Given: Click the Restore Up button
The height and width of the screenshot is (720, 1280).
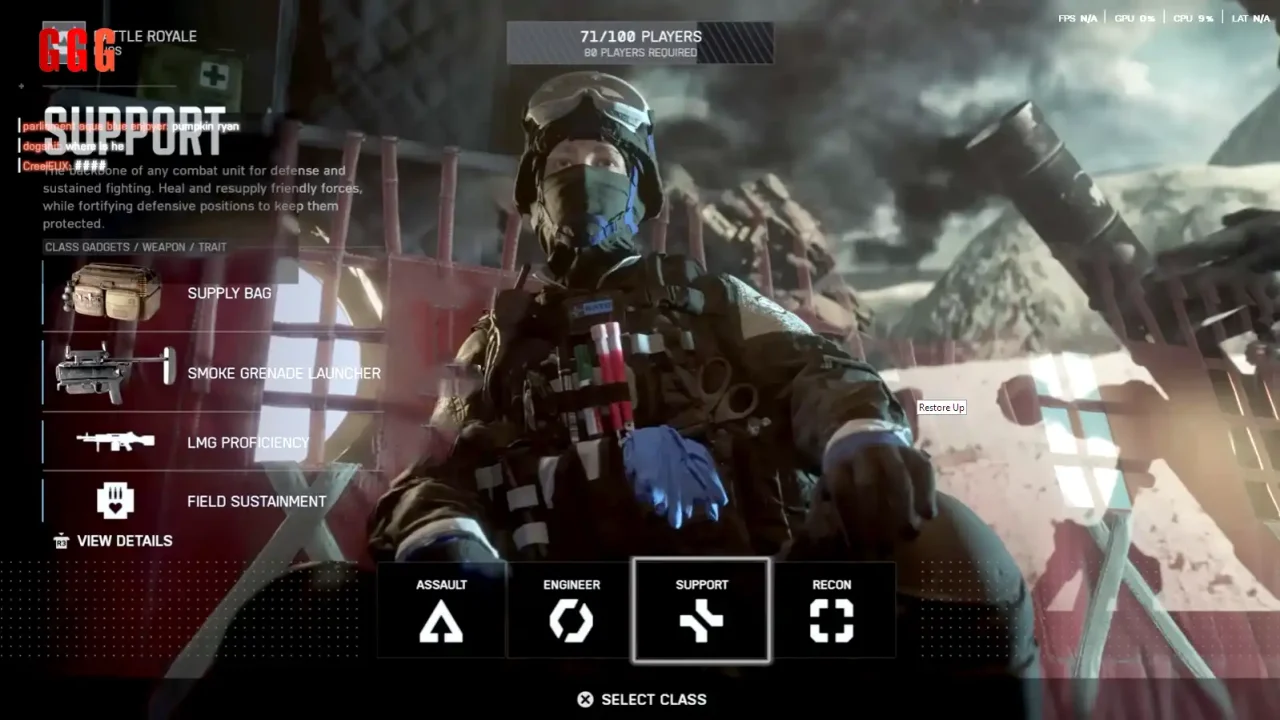Looking at the screenshot, I should pos(941,407).
